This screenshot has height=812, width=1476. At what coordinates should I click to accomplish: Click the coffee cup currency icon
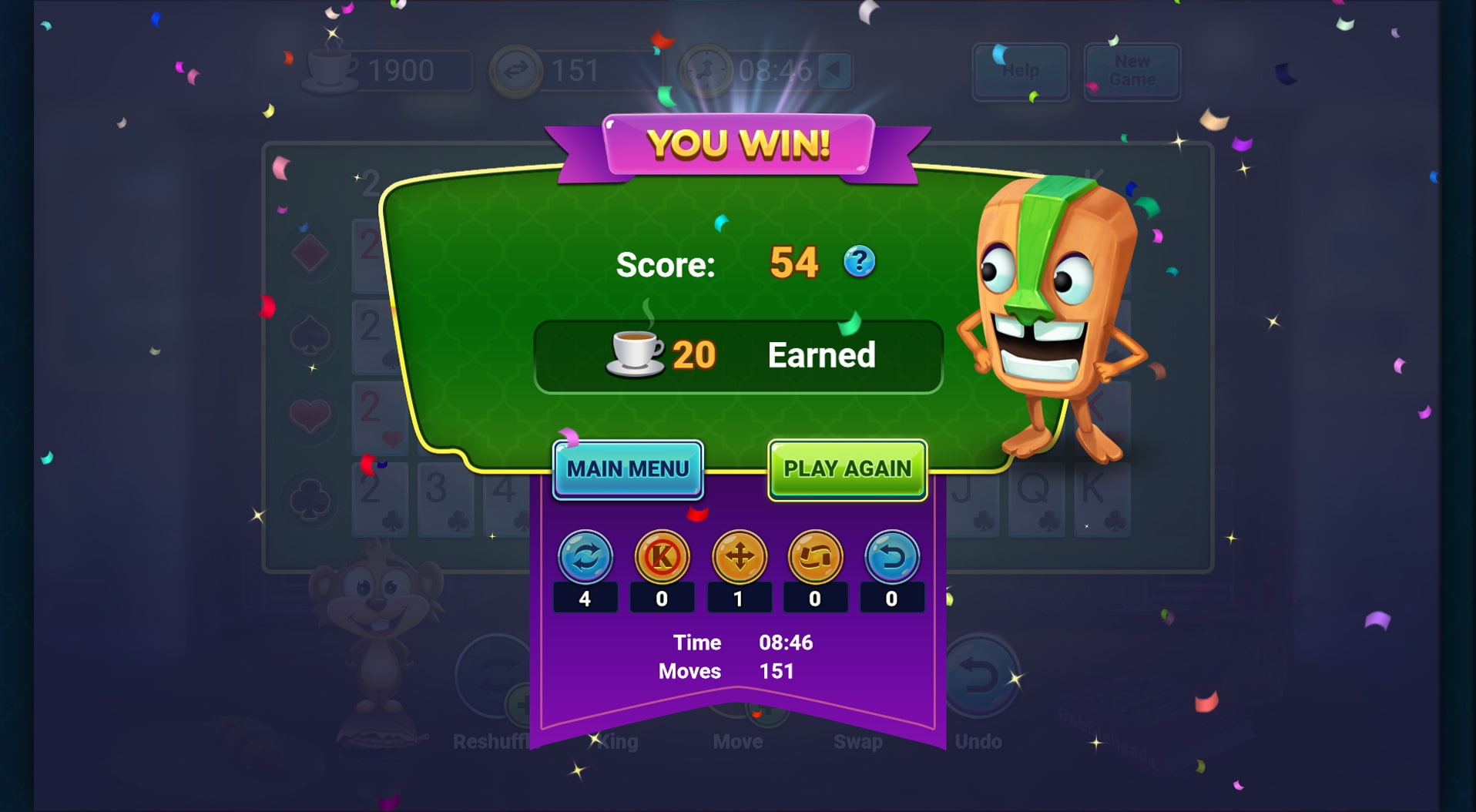point(333,68)
